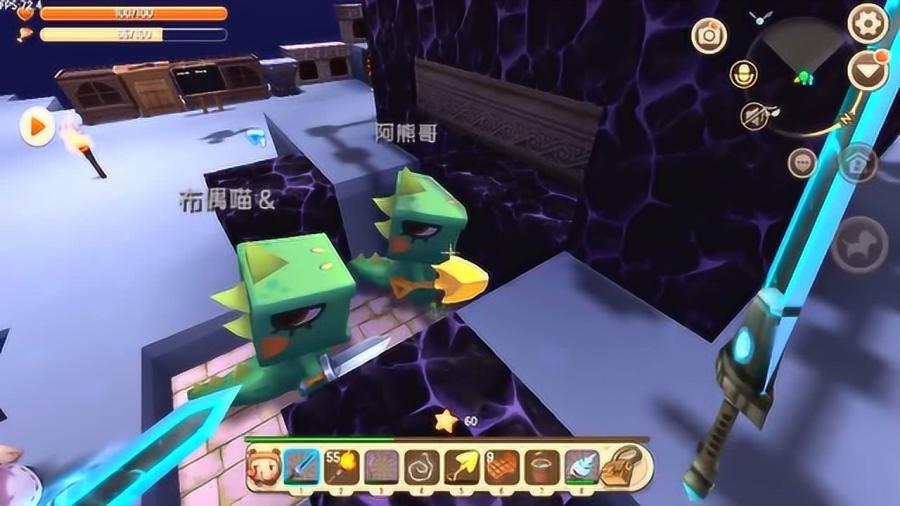Select the golden shovel hotbar slot

coord(461,465)
